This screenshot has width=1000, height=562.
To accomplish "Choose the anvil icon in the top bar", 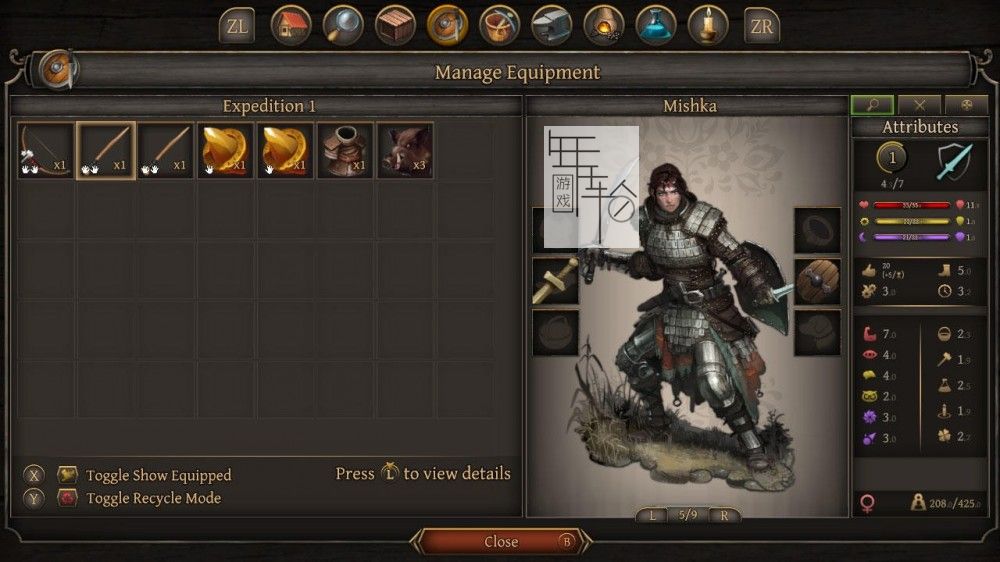I will [x=551, y=26].
